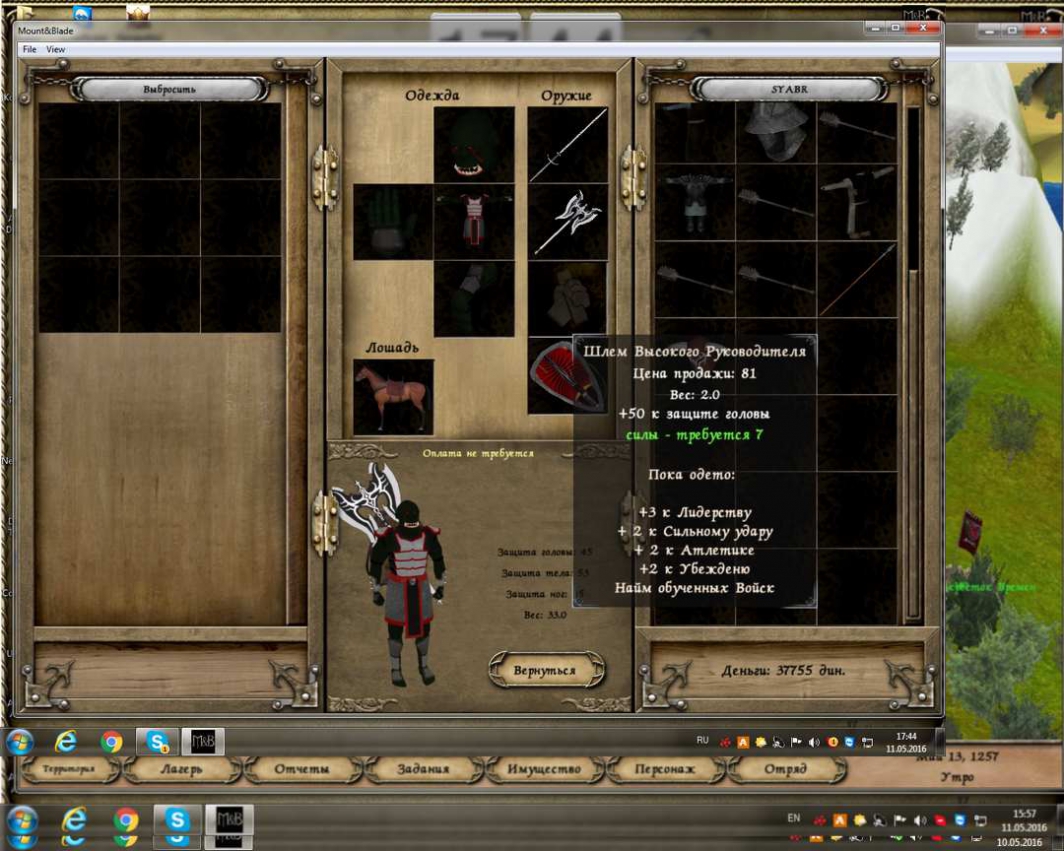Image resolution: width=1064 pixels, height=851 pixels.
Task: Select the equipped red body armor slot
Action: [x=474, y=221]
